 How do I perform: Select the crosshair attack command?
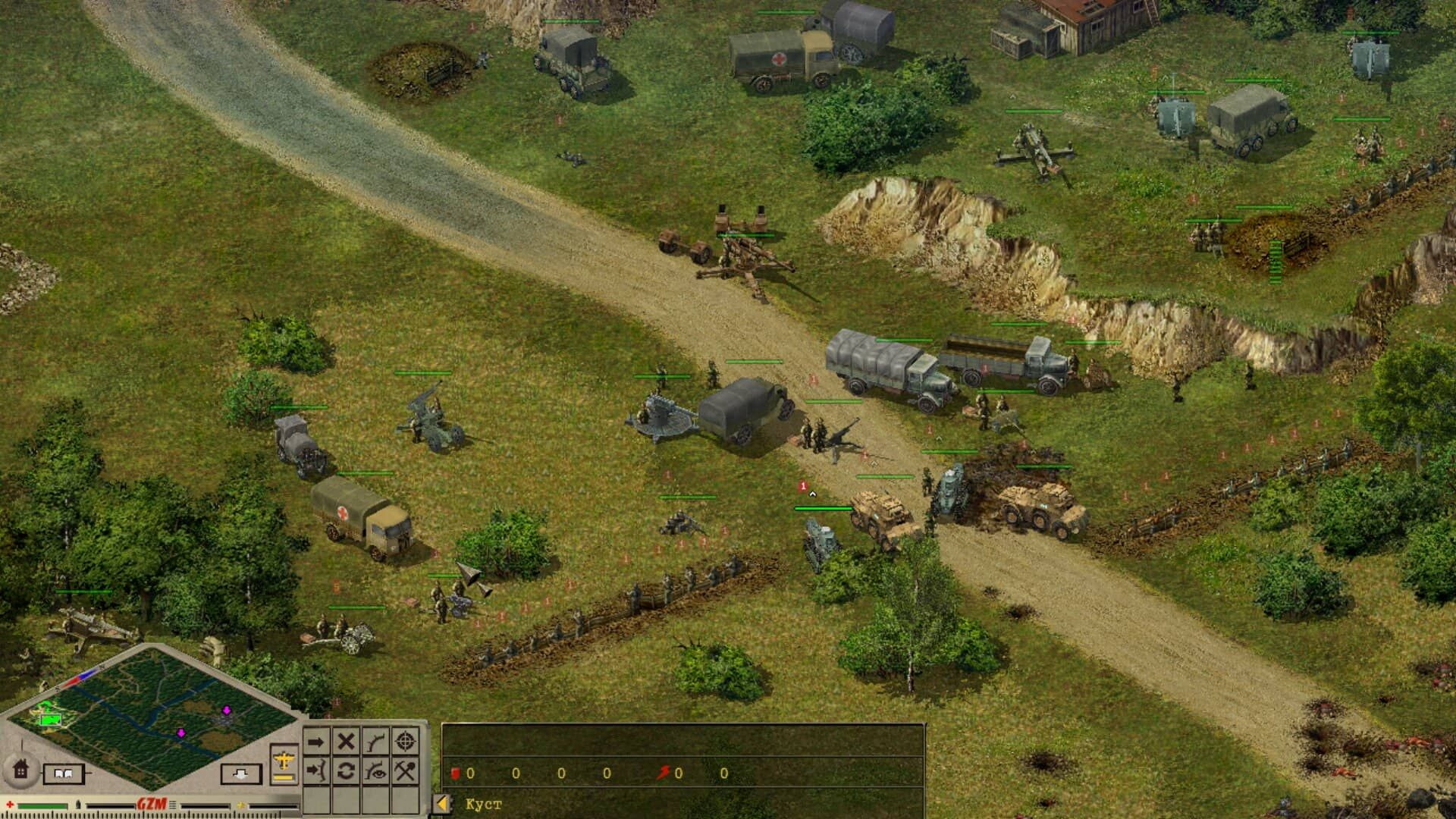[x=406, y=741]
